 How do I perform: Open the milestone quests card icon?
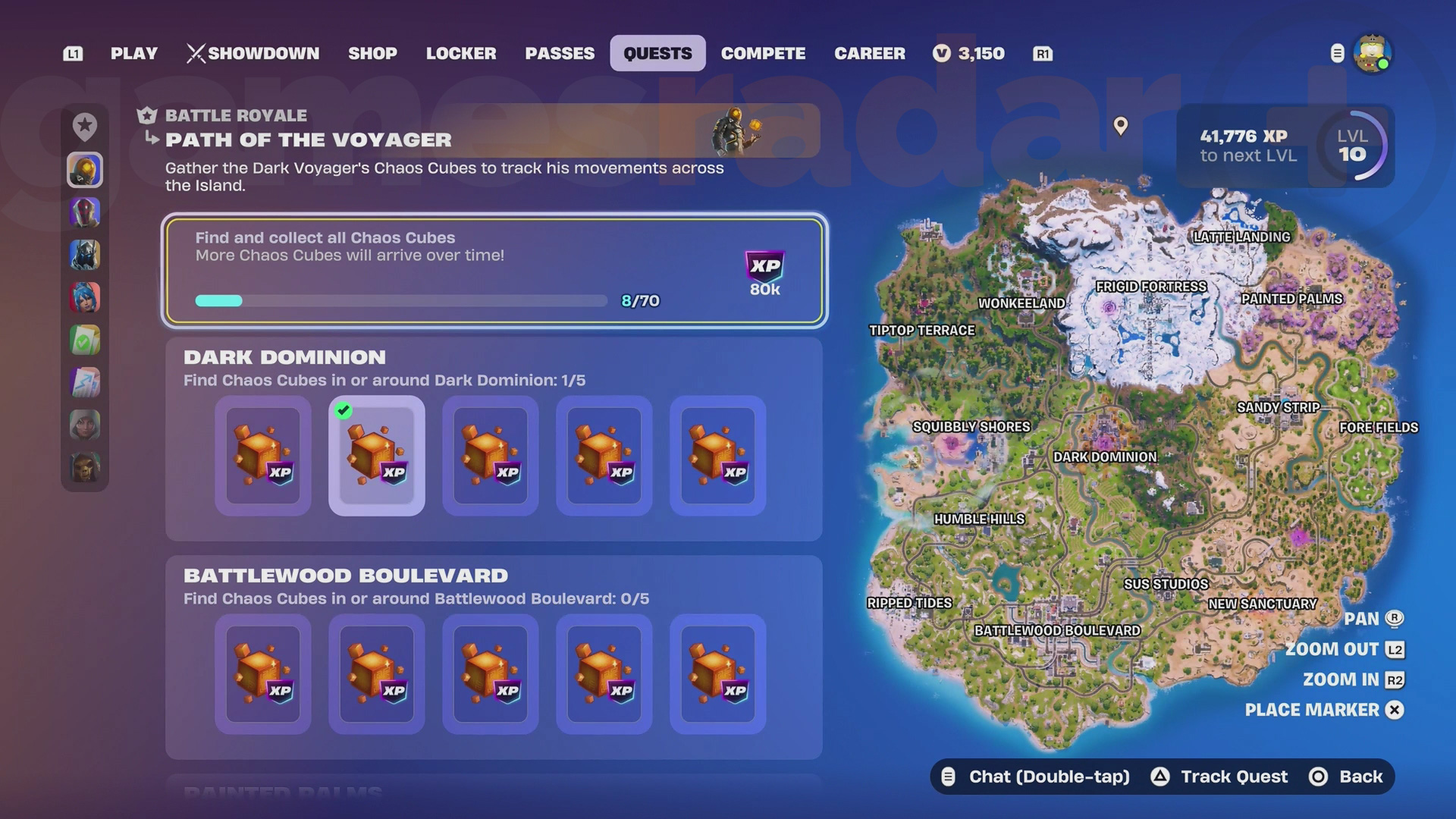(84, 382)
